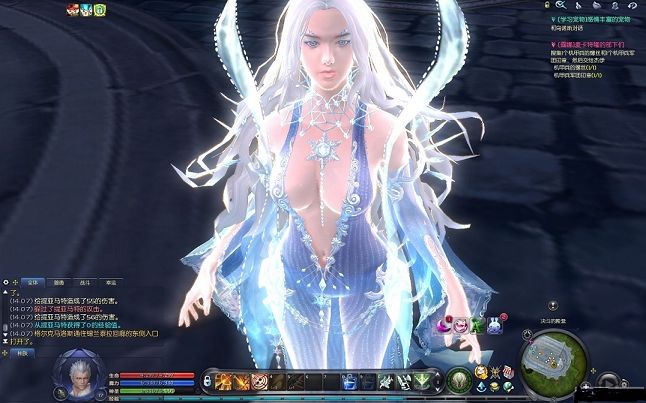Use the blue potion hotbar slot
Viewport: 646px width, 403px height.
(349, 381)
